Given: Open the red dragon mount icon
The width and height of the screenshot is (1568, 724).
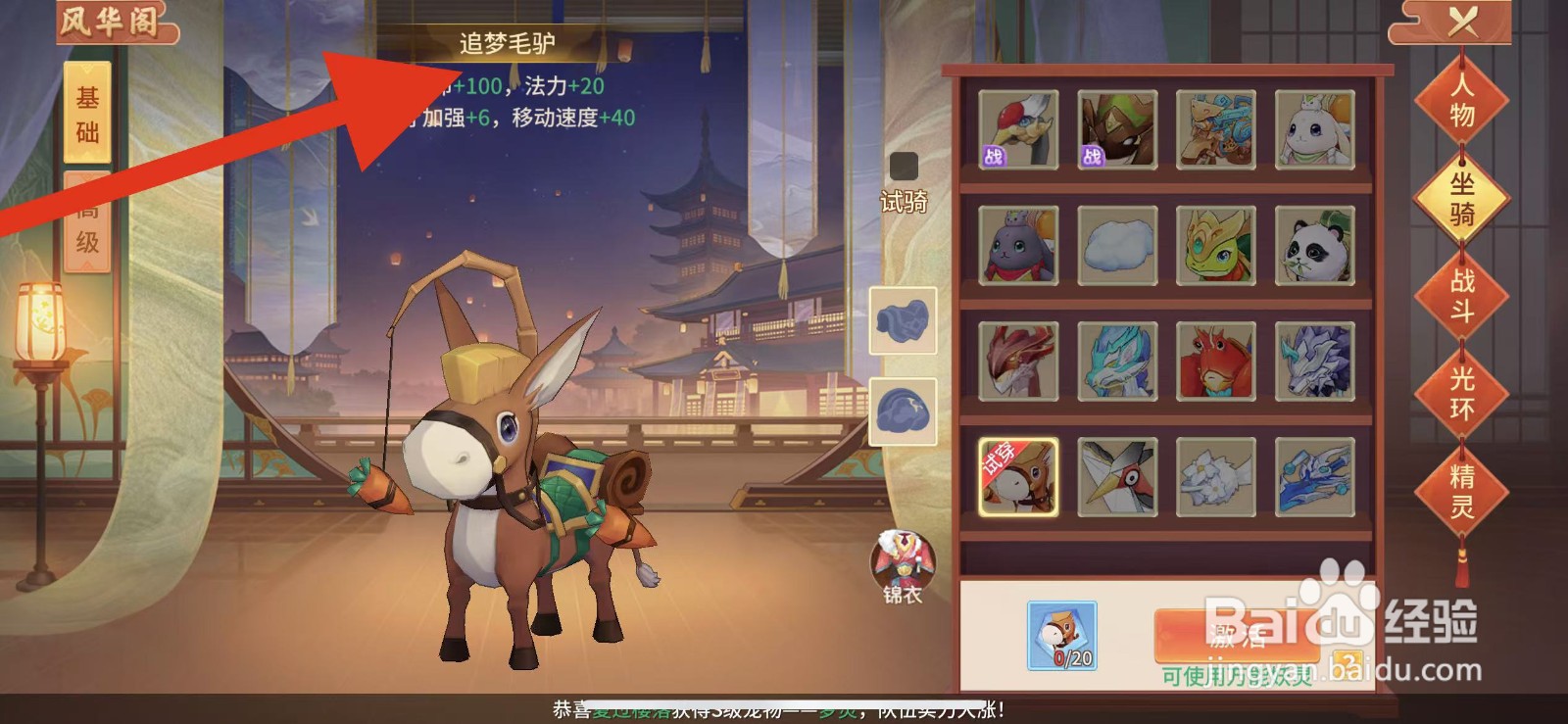Looking at the screenshot, I should click(x=1019, y=362).
